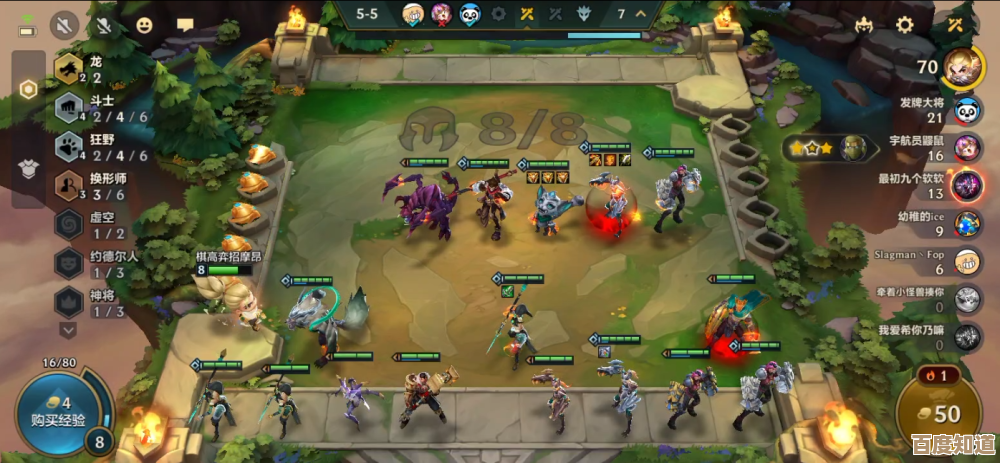View player 幼稚的ice's board
Viewport: 1000px width, 463px height.
[966, 223]
